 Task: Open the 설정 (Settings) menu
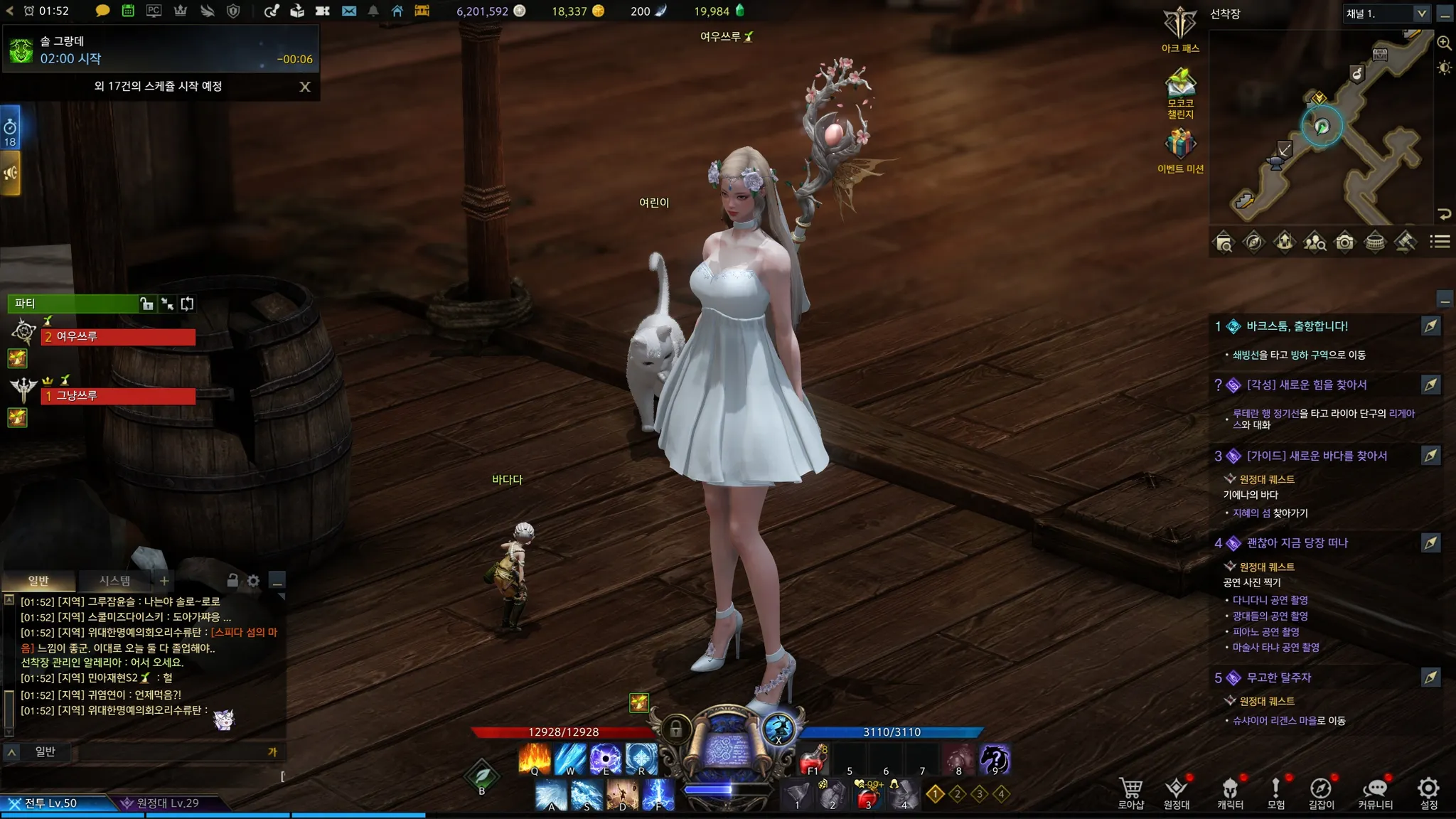[1428, 792]
